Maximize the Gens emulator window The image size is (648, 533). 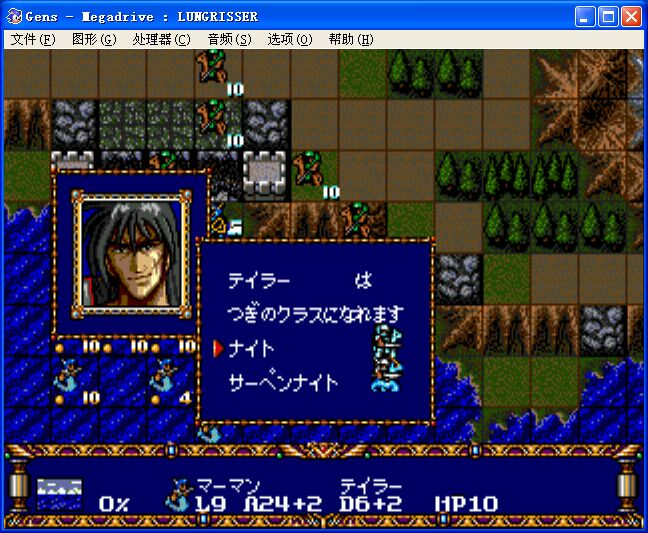pyautogui.click(x=607, y=16)
